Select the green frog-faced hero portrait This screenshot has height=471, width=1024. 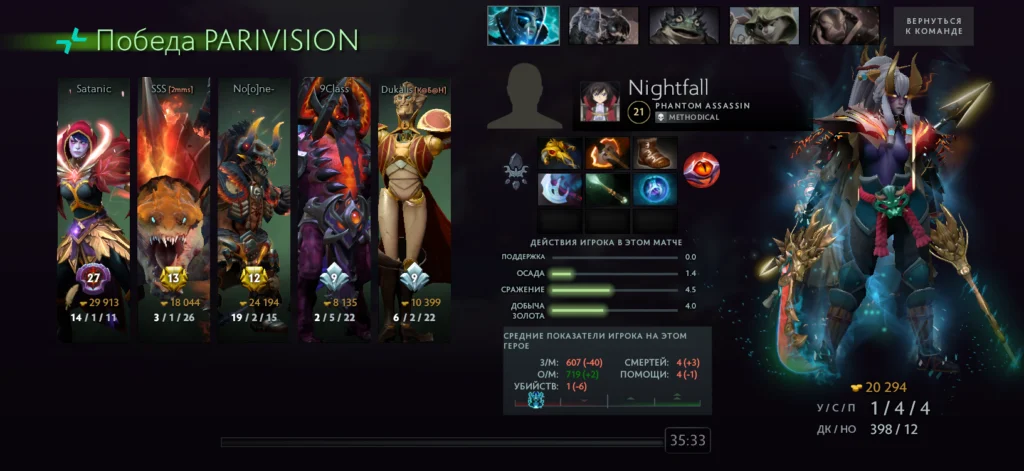[x=683, y=26]
